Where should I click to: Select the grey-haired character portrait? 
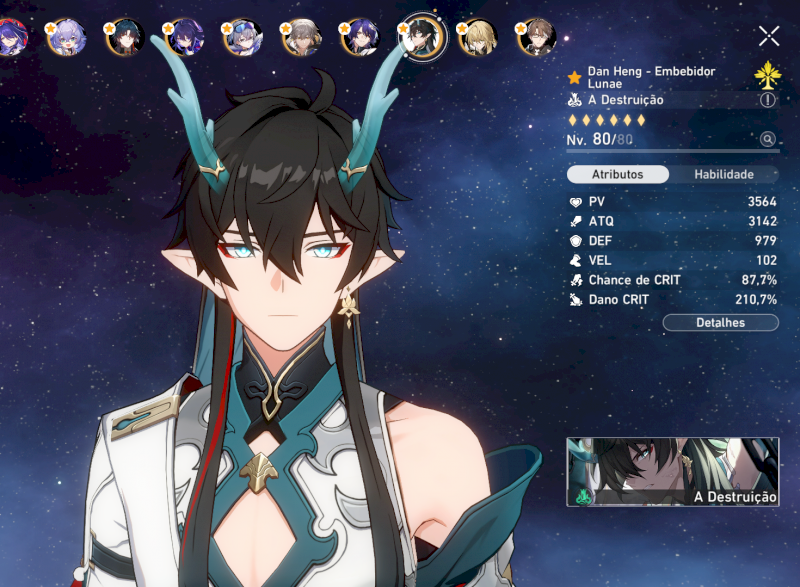(301, 38)
